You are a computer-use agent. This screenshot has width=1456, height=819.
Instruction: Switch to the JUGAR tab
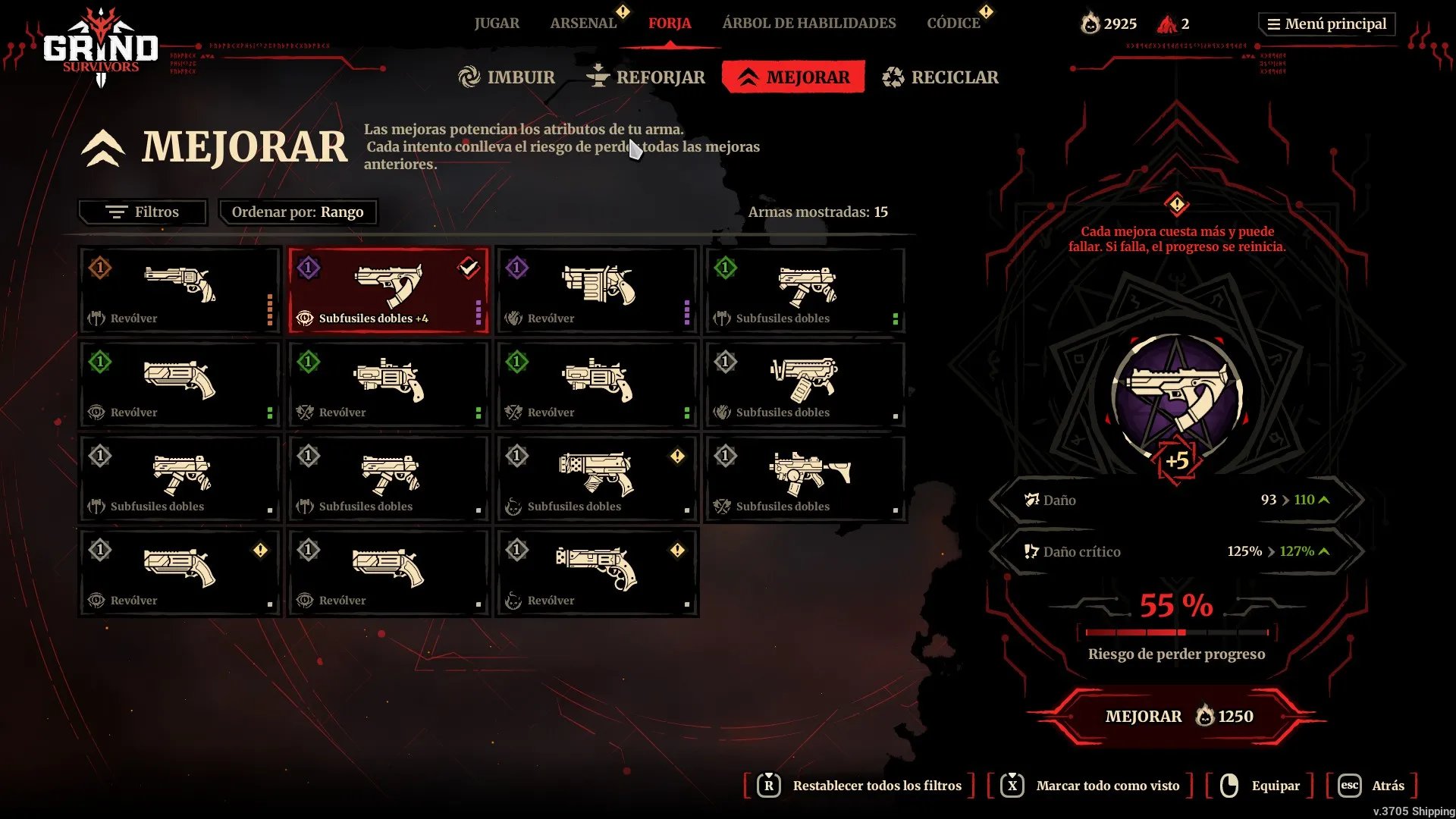[x=497, y=24]
